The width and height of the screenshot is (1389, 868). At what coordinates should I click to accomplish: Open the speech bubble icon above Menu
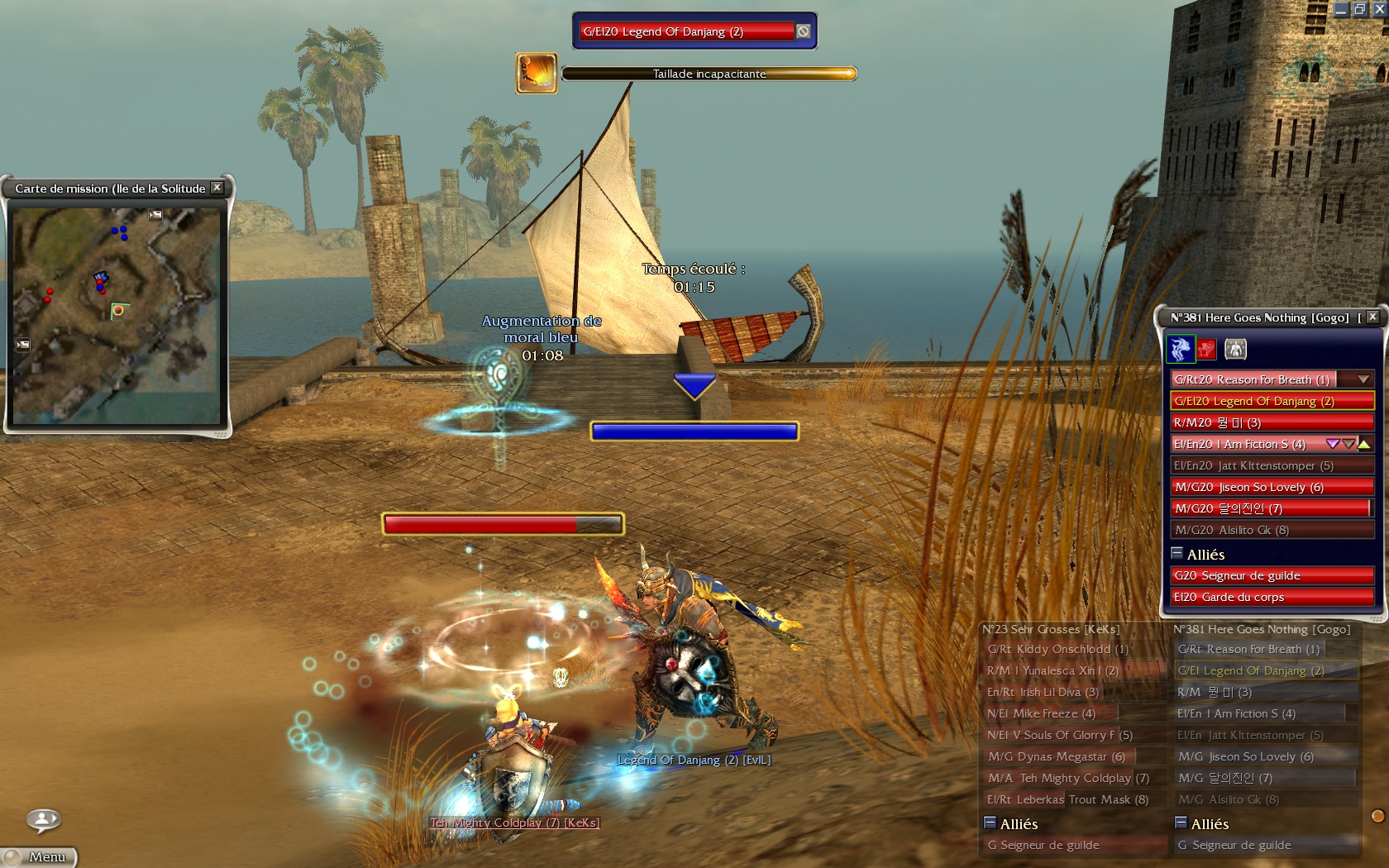pos(43,820)
